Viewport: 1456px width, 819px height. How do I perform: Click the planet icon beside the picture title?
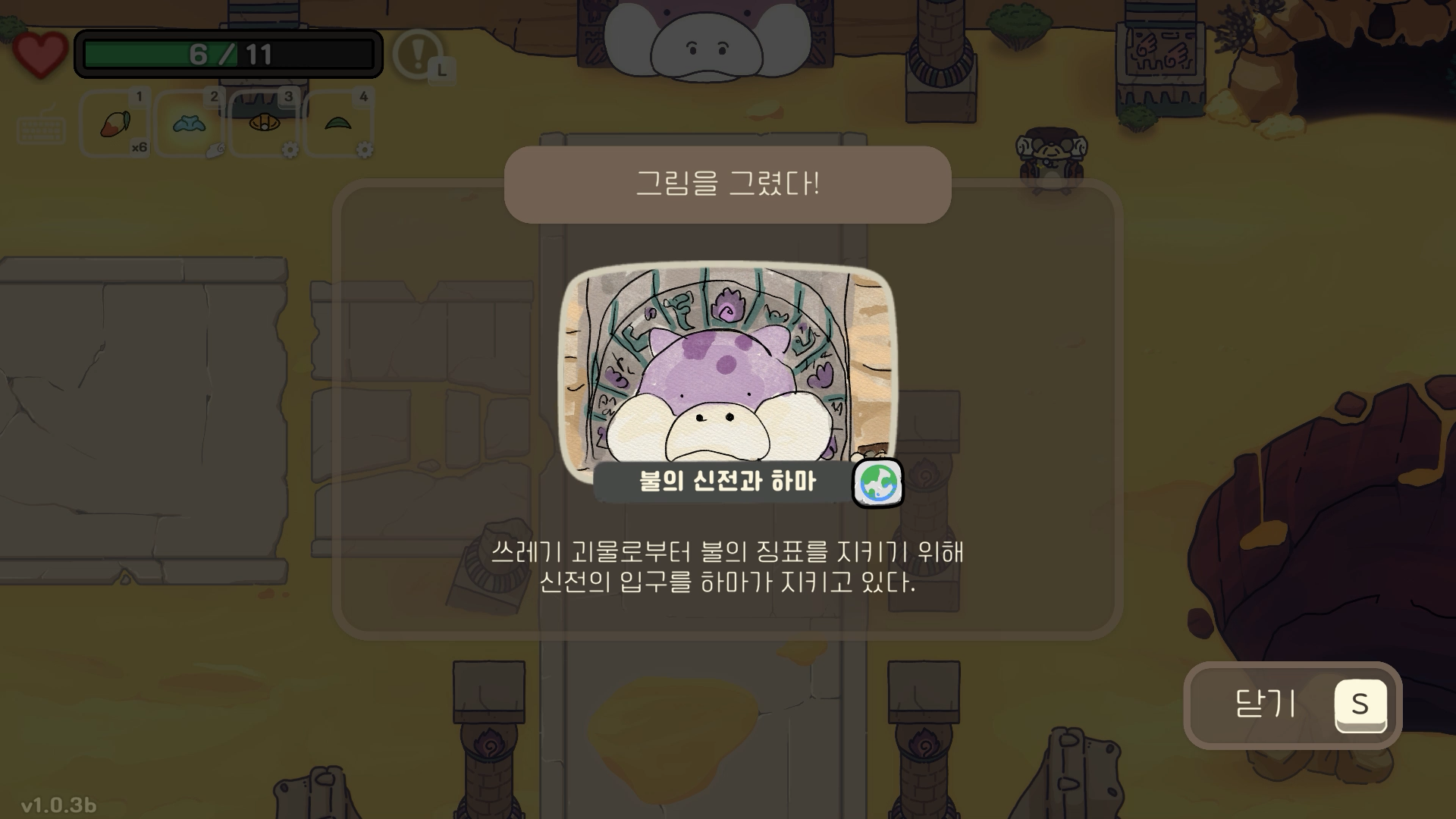tap(878, 485)
